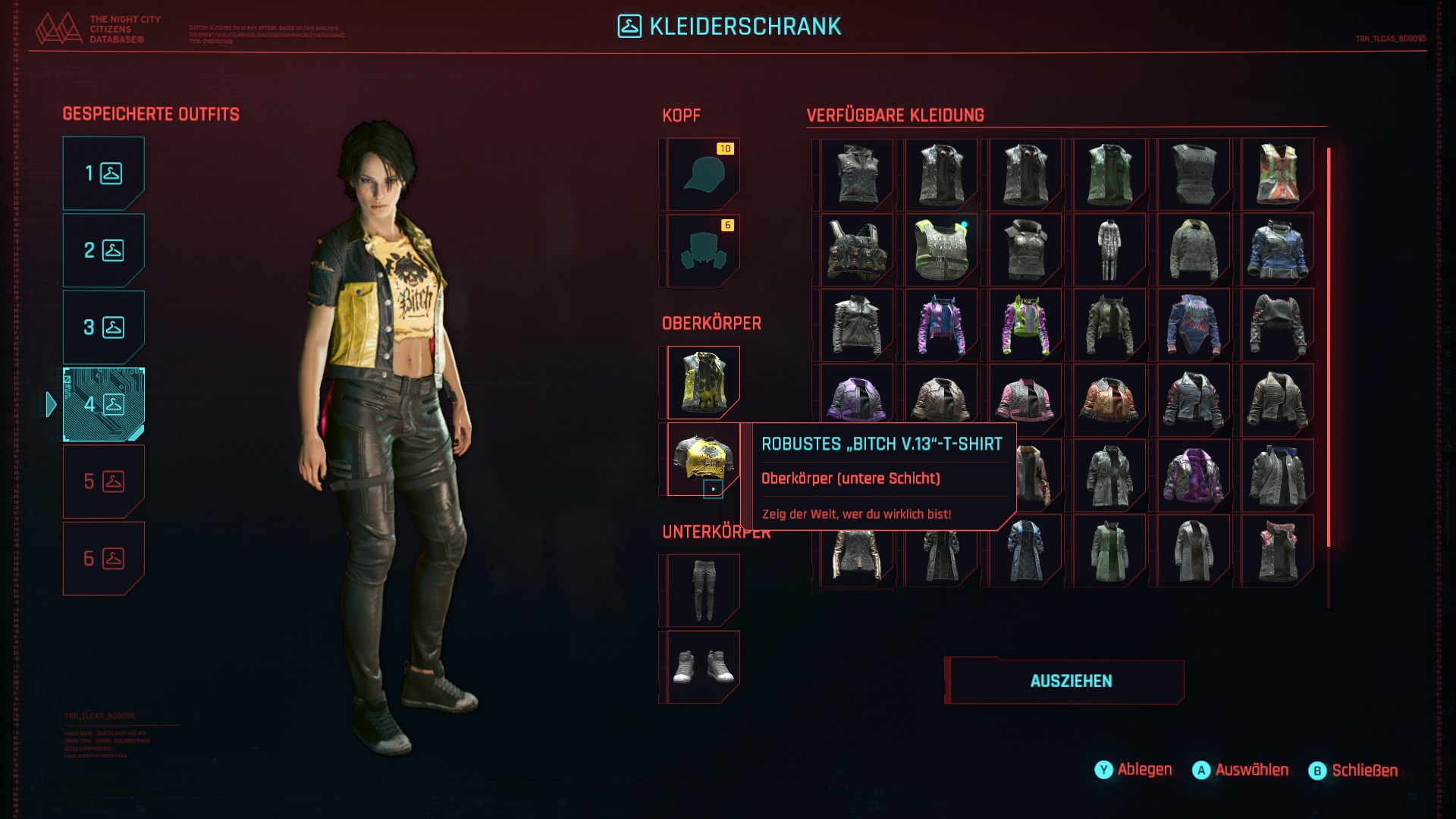Open saved outfit slot 6
The height and width of the screenshot is (819, 1456).
click(x=103, y=559)
